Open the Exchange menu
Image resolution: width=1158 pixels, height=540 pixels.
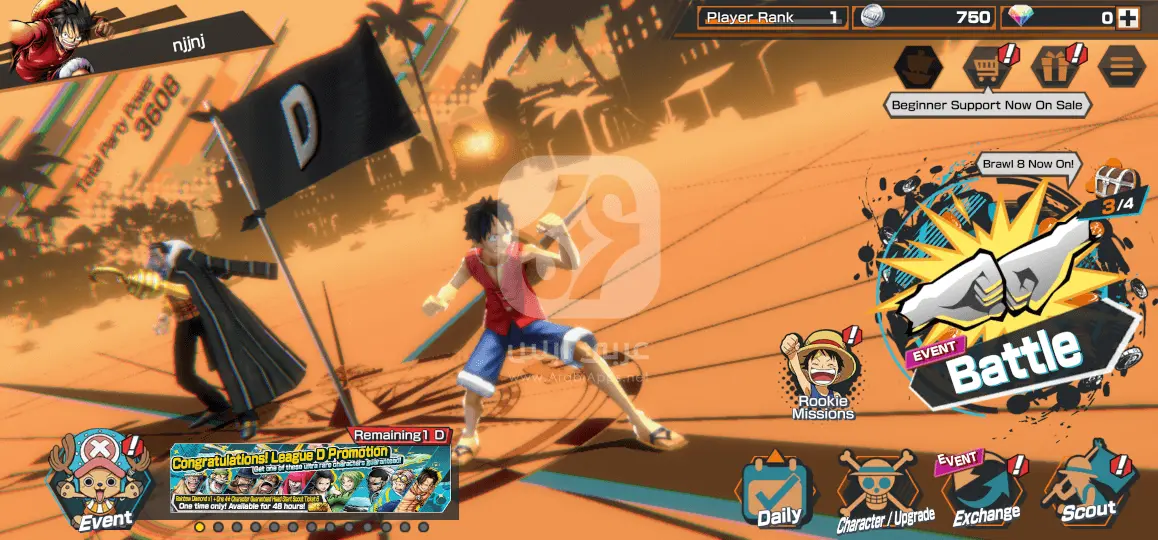(x=985, y=492)
